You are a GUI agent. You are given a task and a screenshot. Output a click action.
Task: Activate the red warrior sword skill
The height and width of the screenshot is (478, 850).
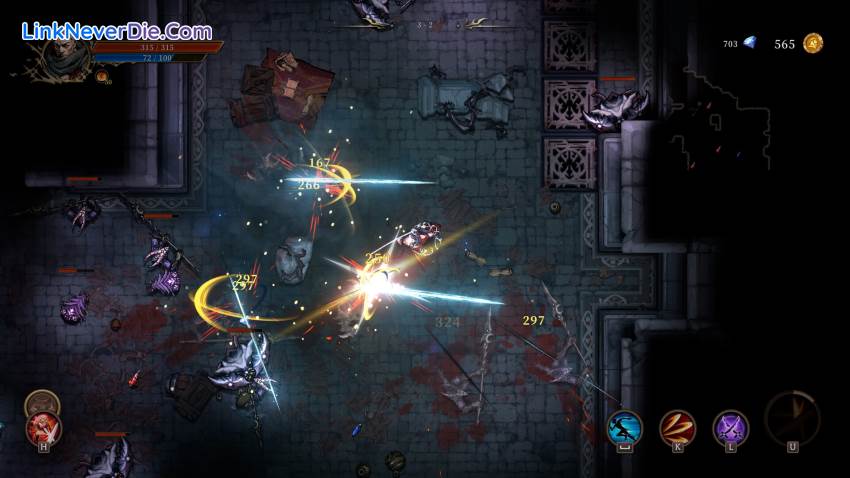[44, 429]
